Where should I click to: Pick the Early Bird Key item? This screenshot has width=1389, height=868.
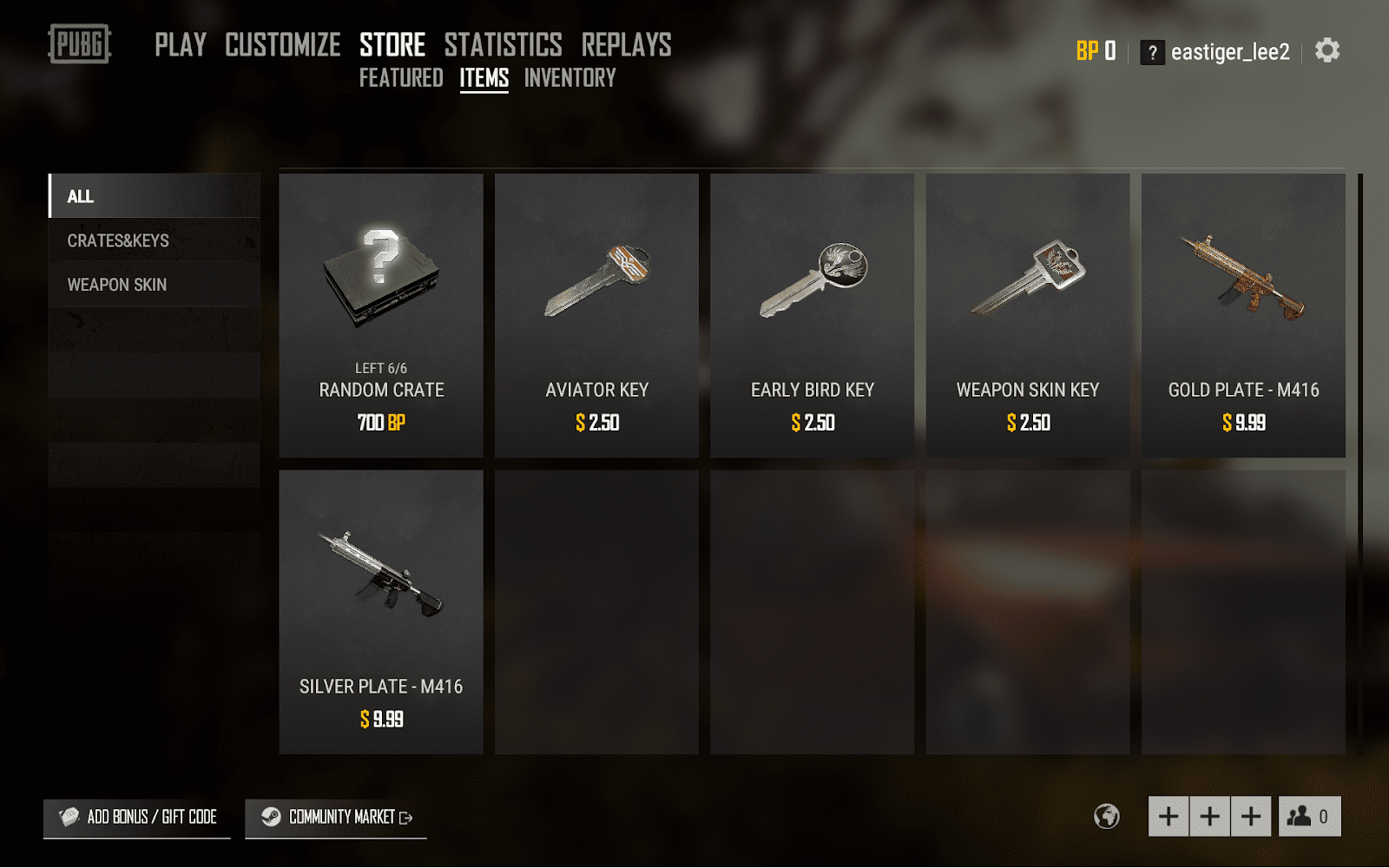coord(812,315)
